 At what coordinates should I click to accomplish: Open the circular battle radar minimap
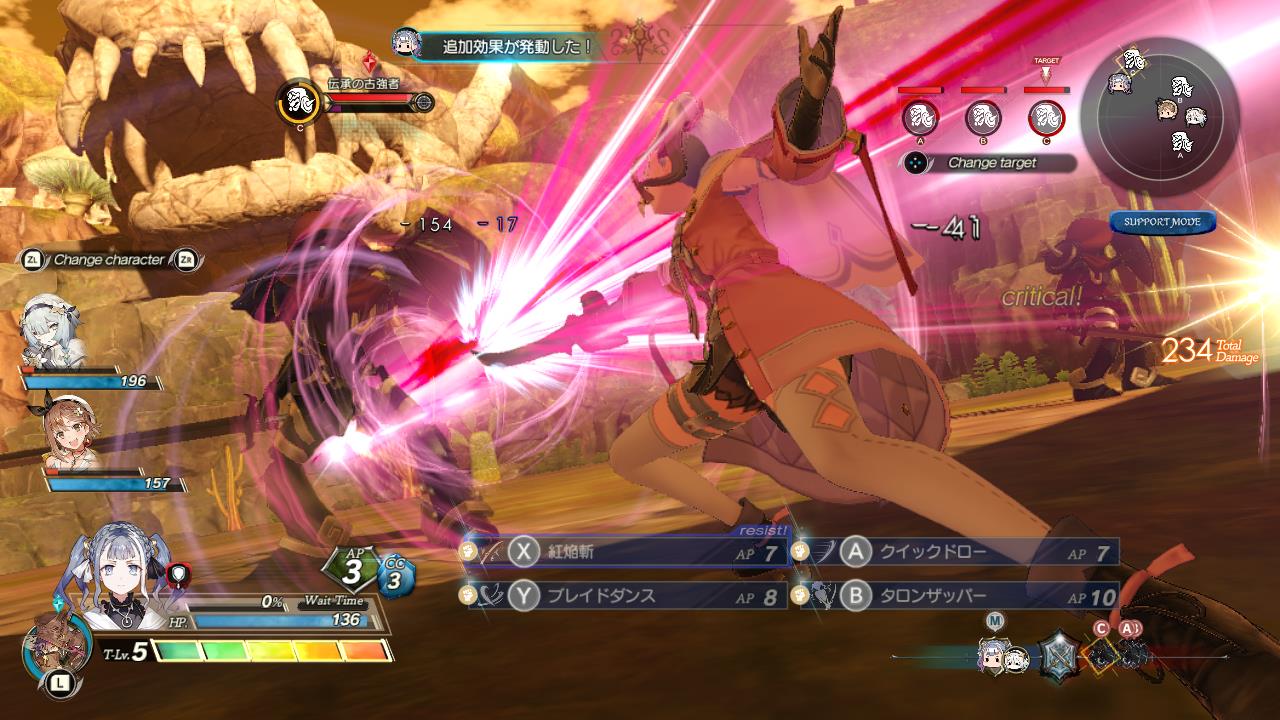[1167, 109]
